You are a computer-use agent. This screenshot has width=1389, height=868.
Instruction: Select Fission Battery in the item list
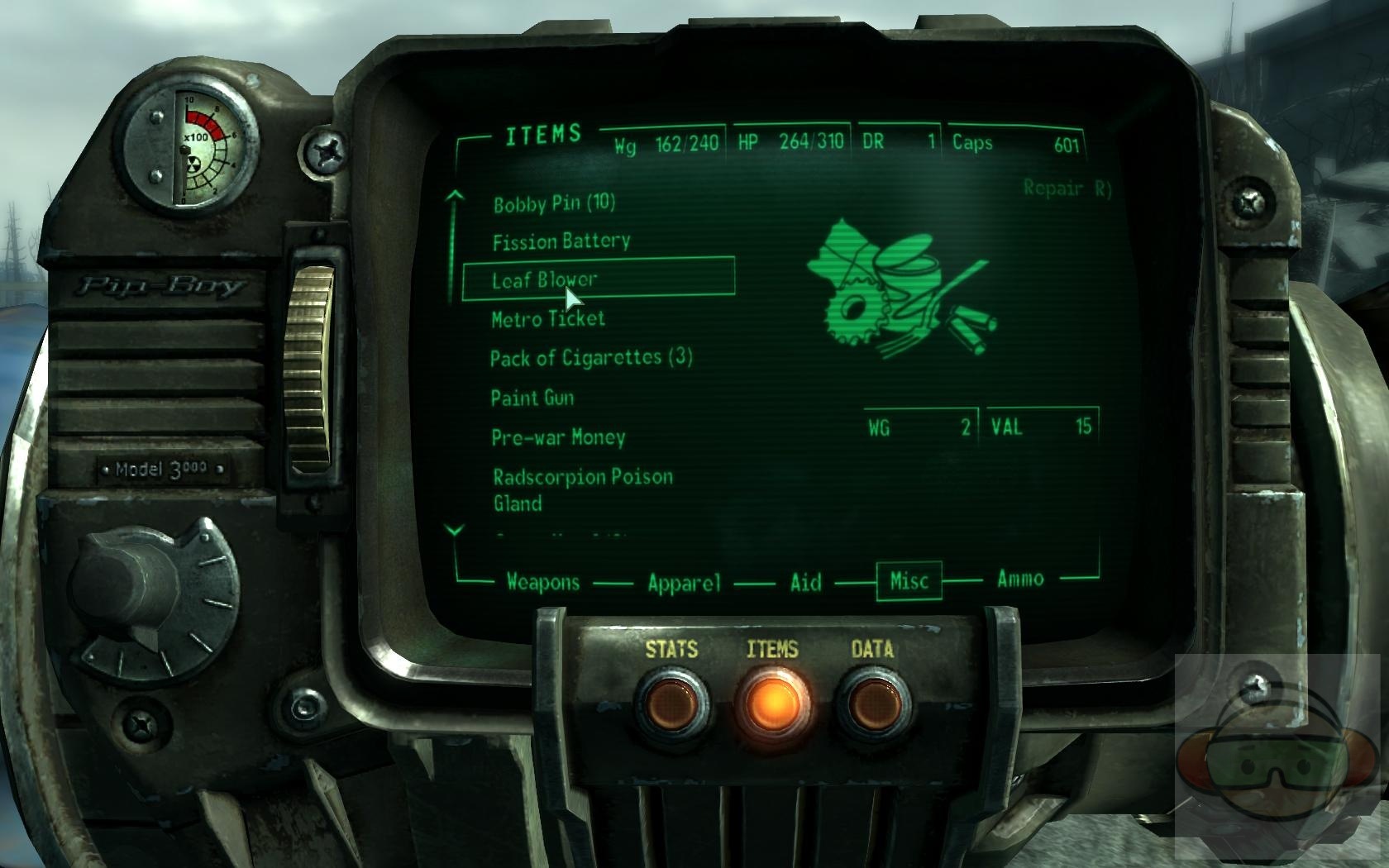561,241
